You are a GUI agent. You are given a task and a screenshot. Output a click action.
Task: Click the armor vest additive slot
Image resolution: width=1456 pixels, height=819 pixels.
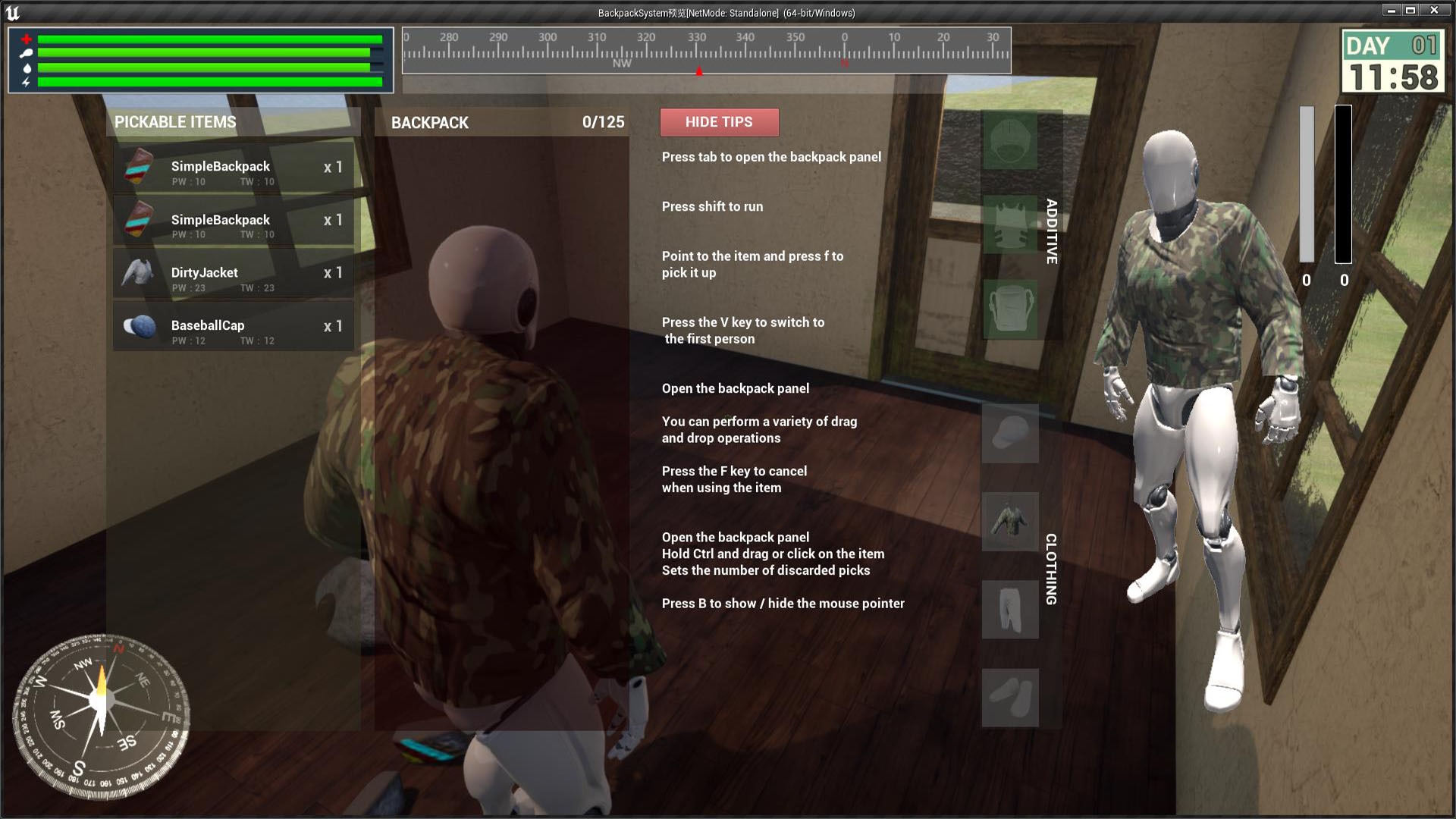(1009, 226)
